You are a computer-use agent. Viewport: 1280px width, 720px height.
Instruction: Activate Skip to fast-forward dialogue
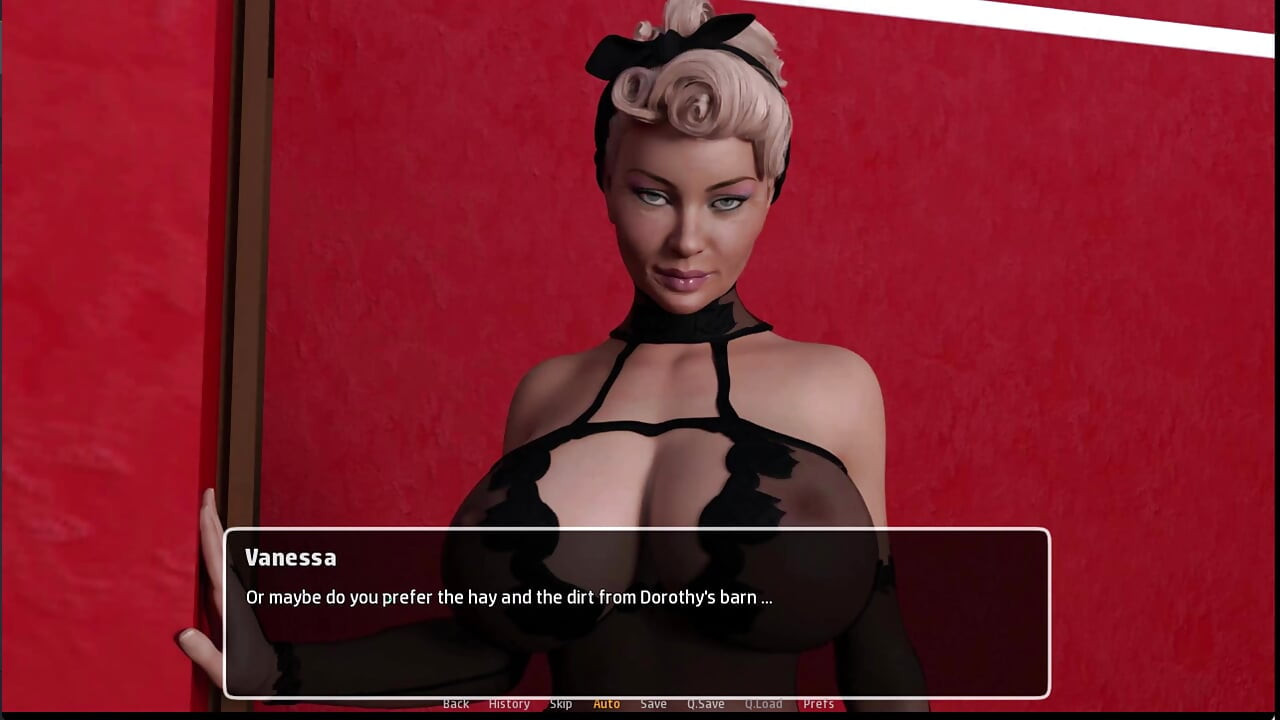tap(561, 704)
